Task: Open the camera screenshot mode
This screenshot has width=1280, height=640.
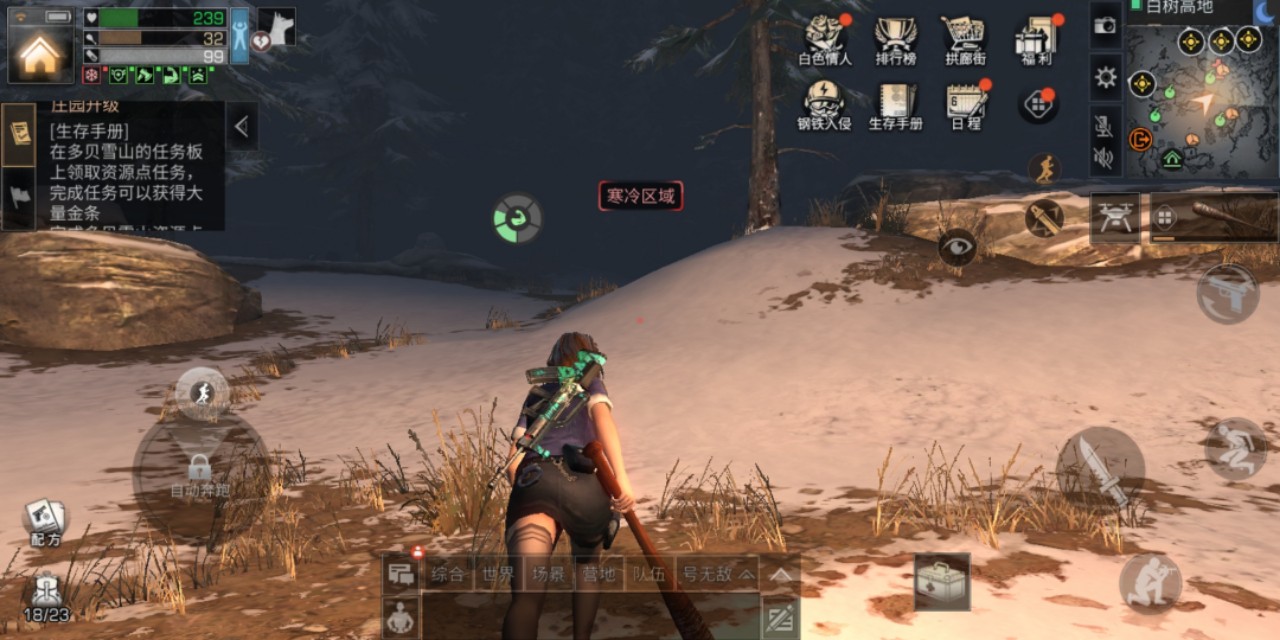Action: [x=1105, y=27]
